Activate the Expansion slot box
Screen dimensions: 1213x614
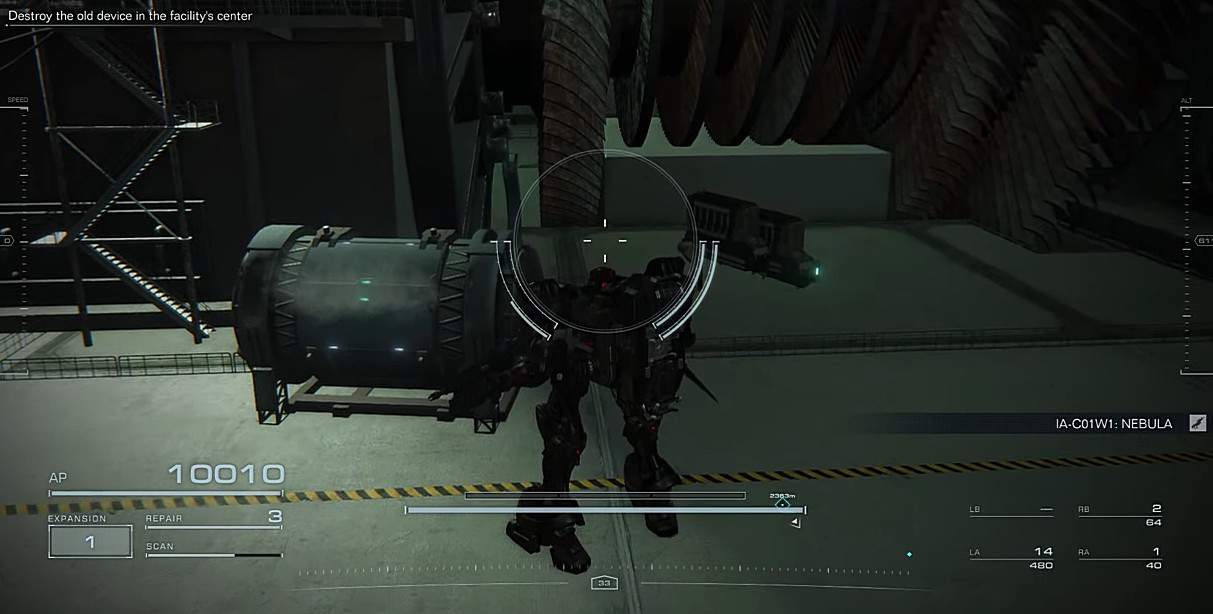[x=90, y=541]
